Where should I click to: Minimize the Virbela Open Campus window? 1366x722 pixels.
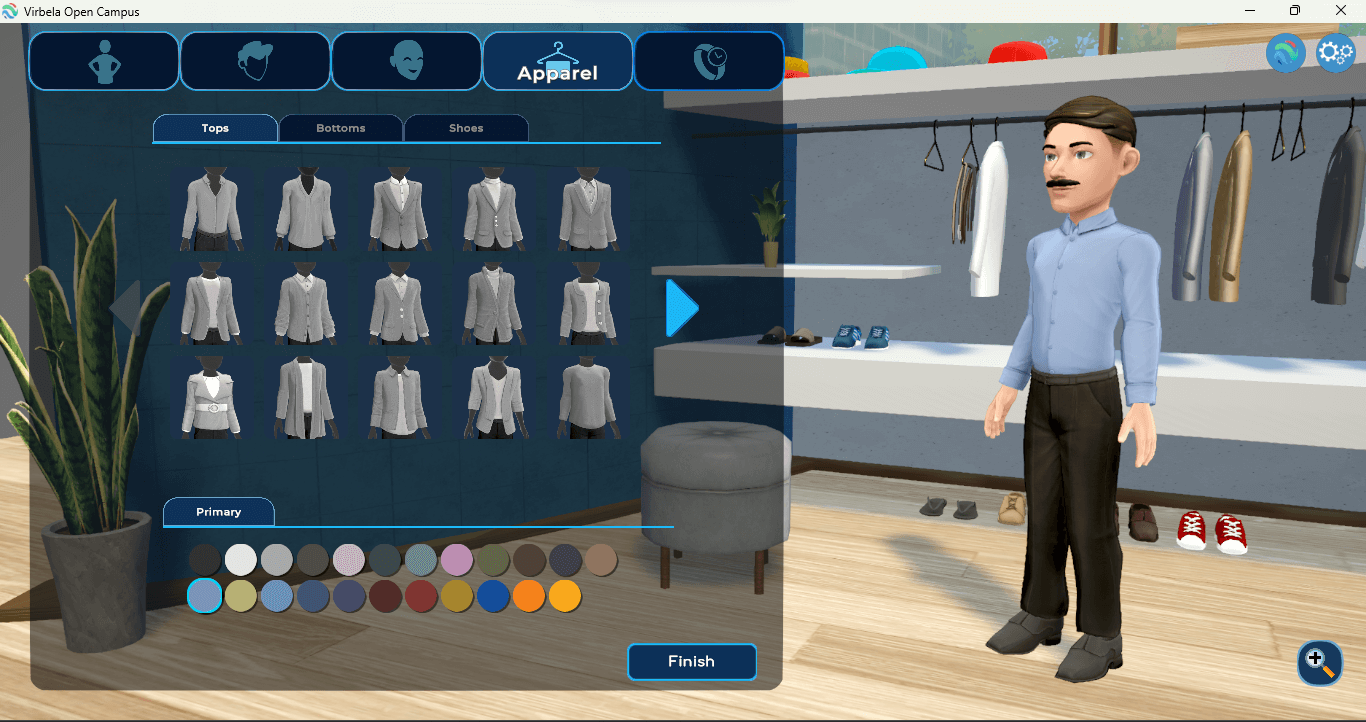pos(1250,11)
